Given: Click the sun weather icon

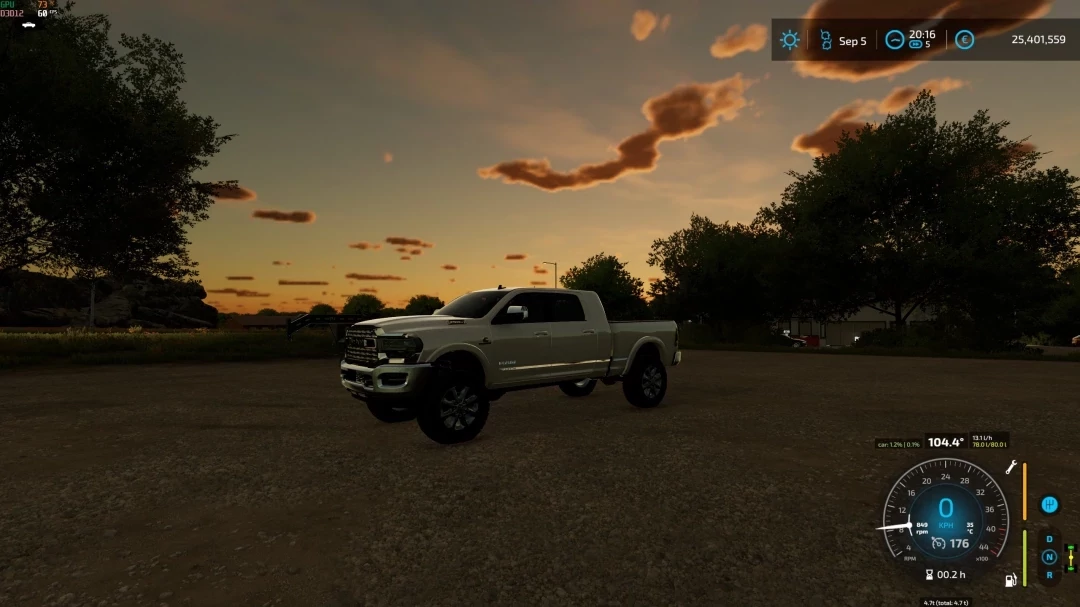Looking at the screenshot, I should click(x=790, y=40).
